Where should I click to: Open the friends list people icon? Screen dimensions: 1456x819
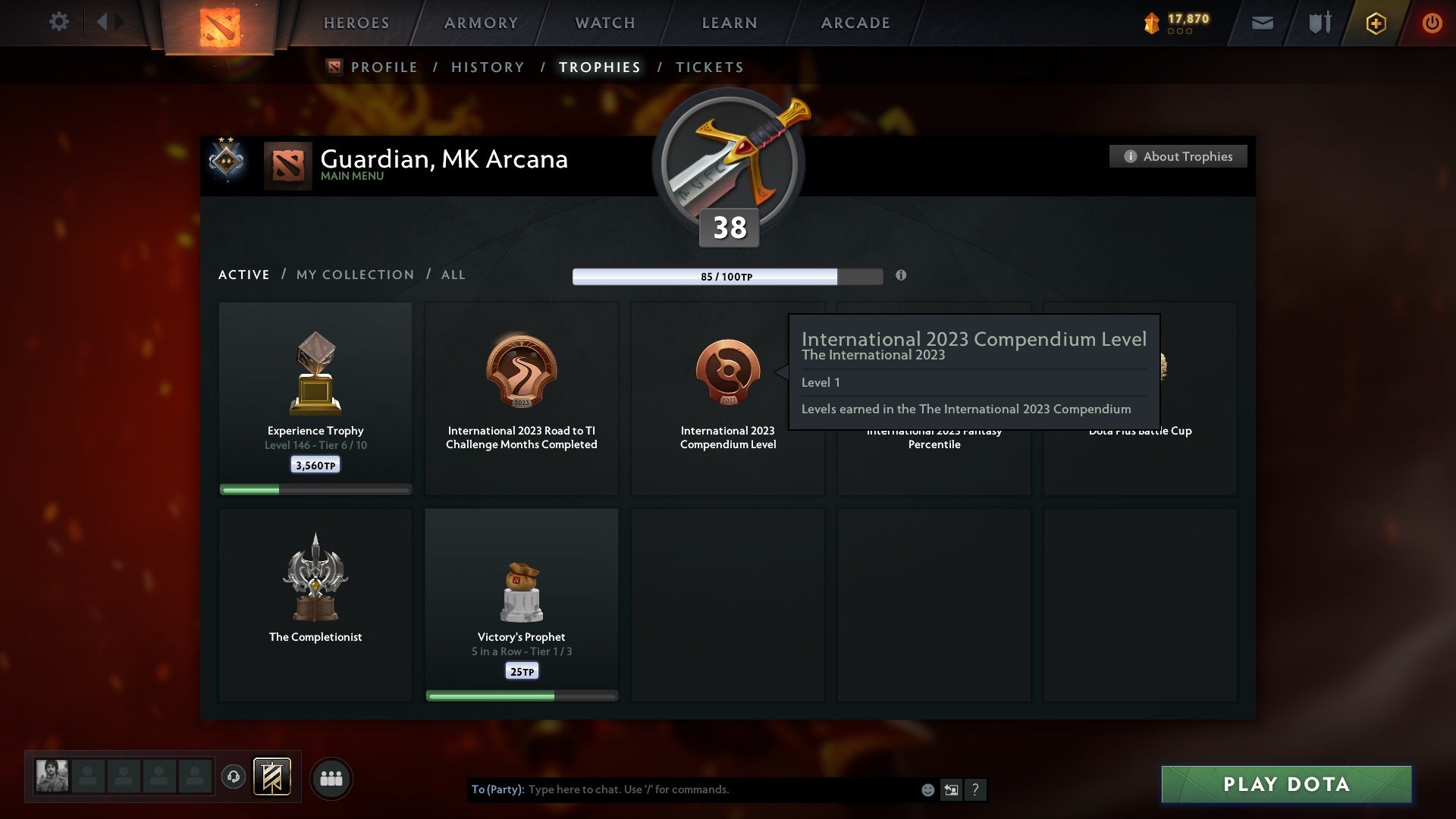tap(331, 777)
